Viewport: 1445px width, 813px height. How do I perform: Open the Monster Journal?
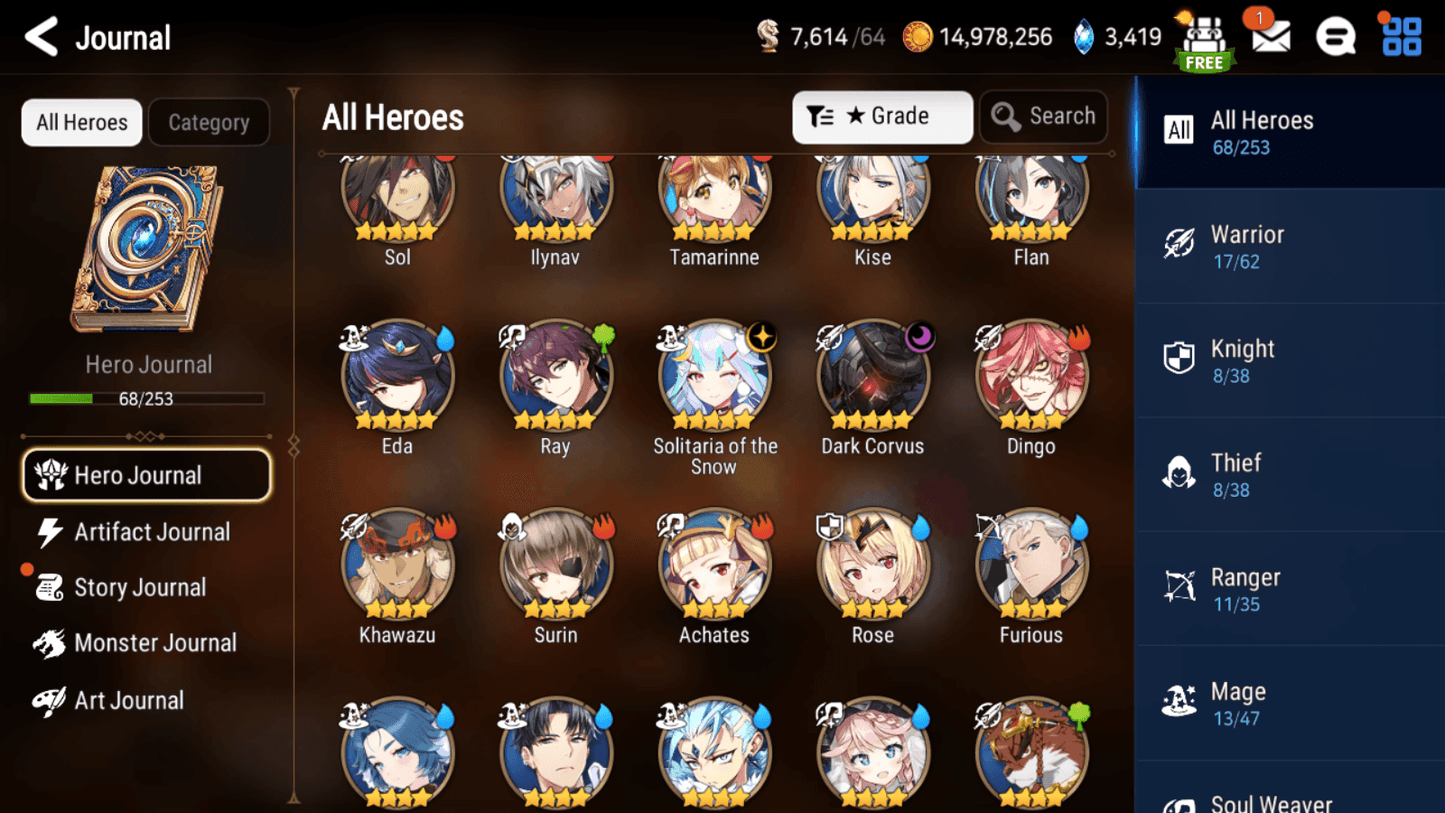155,643
